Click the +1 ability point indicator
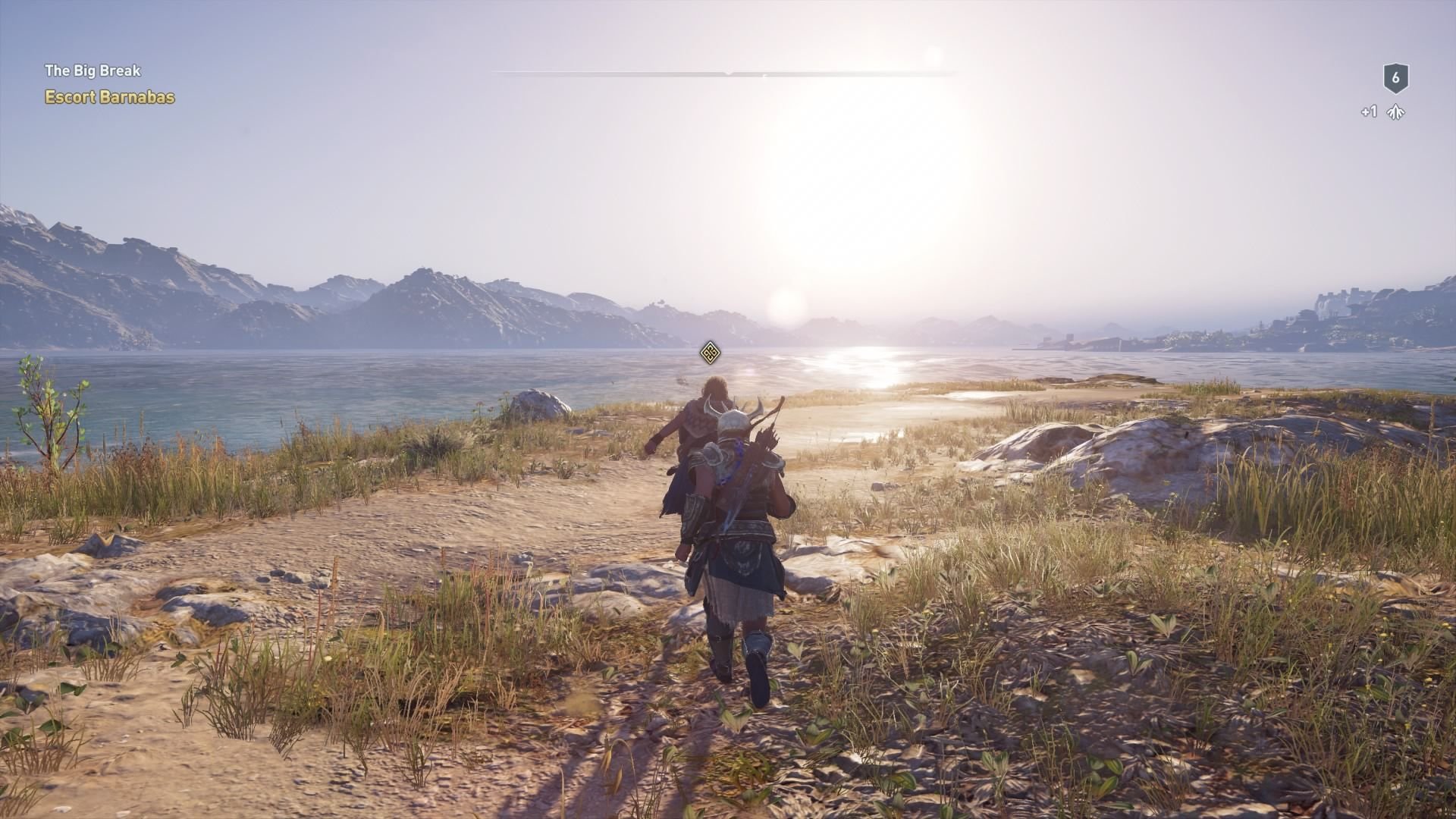Viewport: 1456px width, 819px height. [x=1370, y=111]
